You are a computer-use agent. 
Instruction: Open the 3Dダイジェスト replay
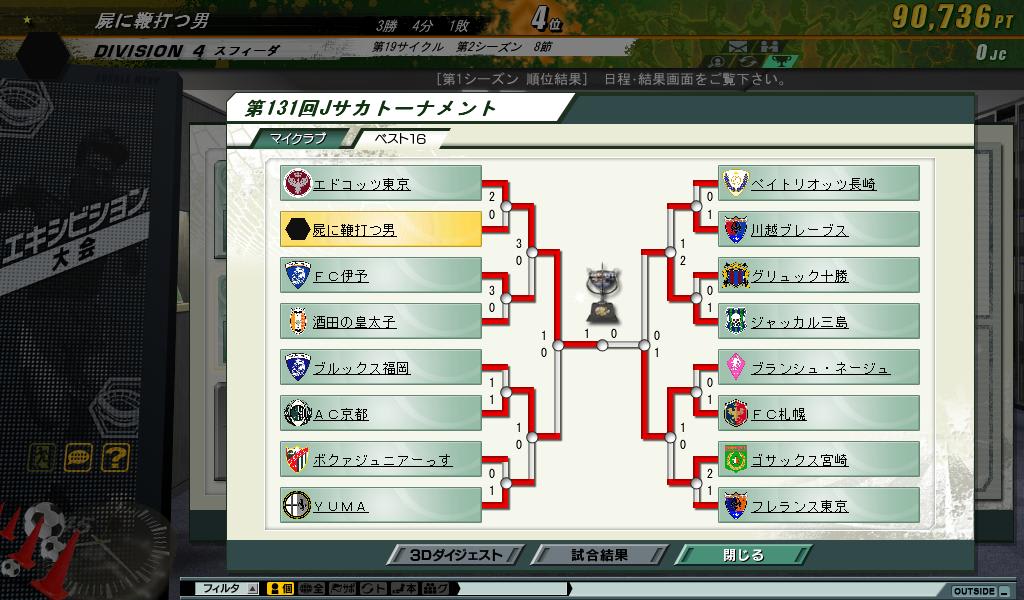point(455,555)
